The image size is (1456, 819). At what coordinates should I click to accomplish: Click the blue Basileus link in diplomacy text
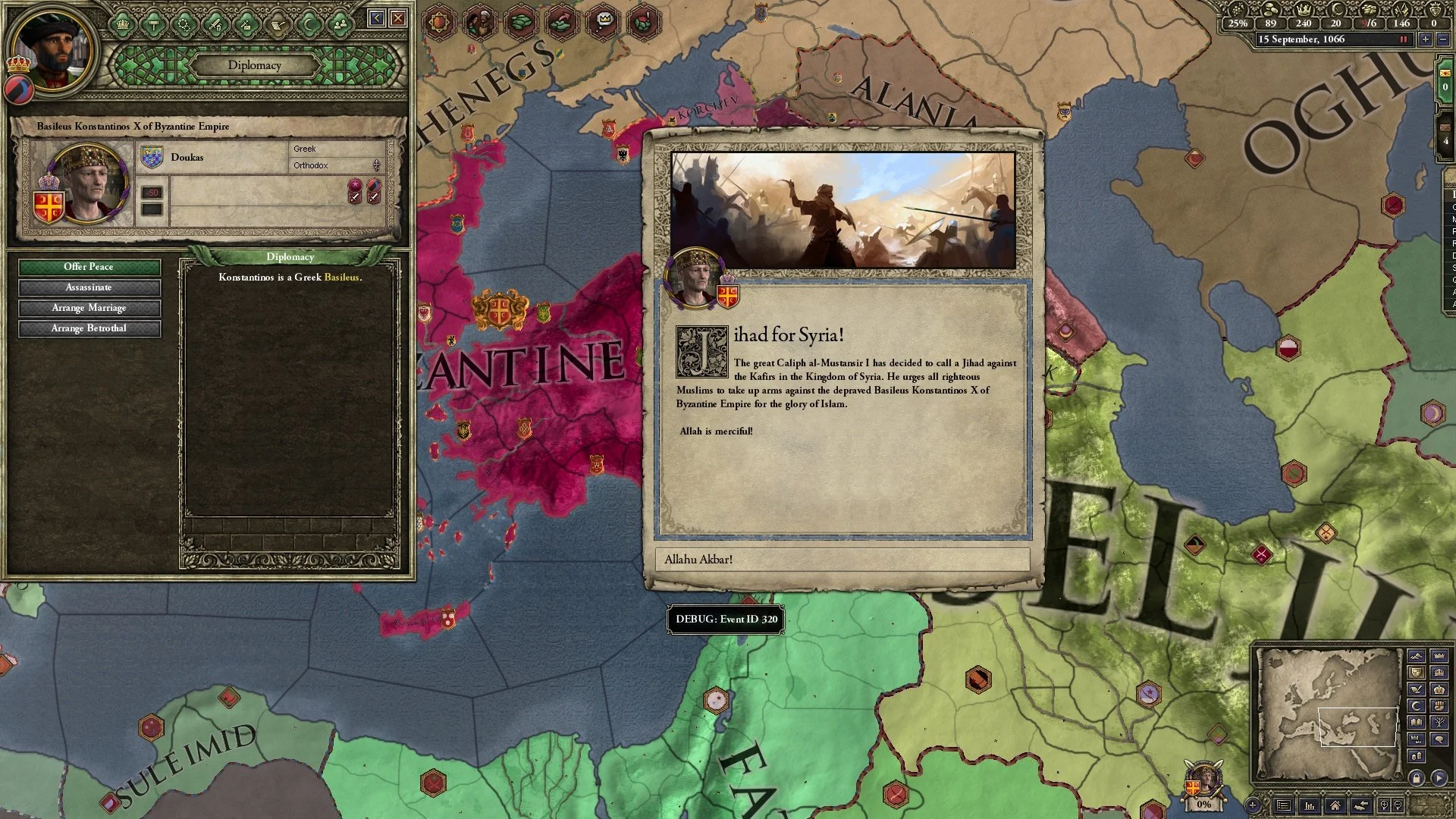[x=343, y=279]
